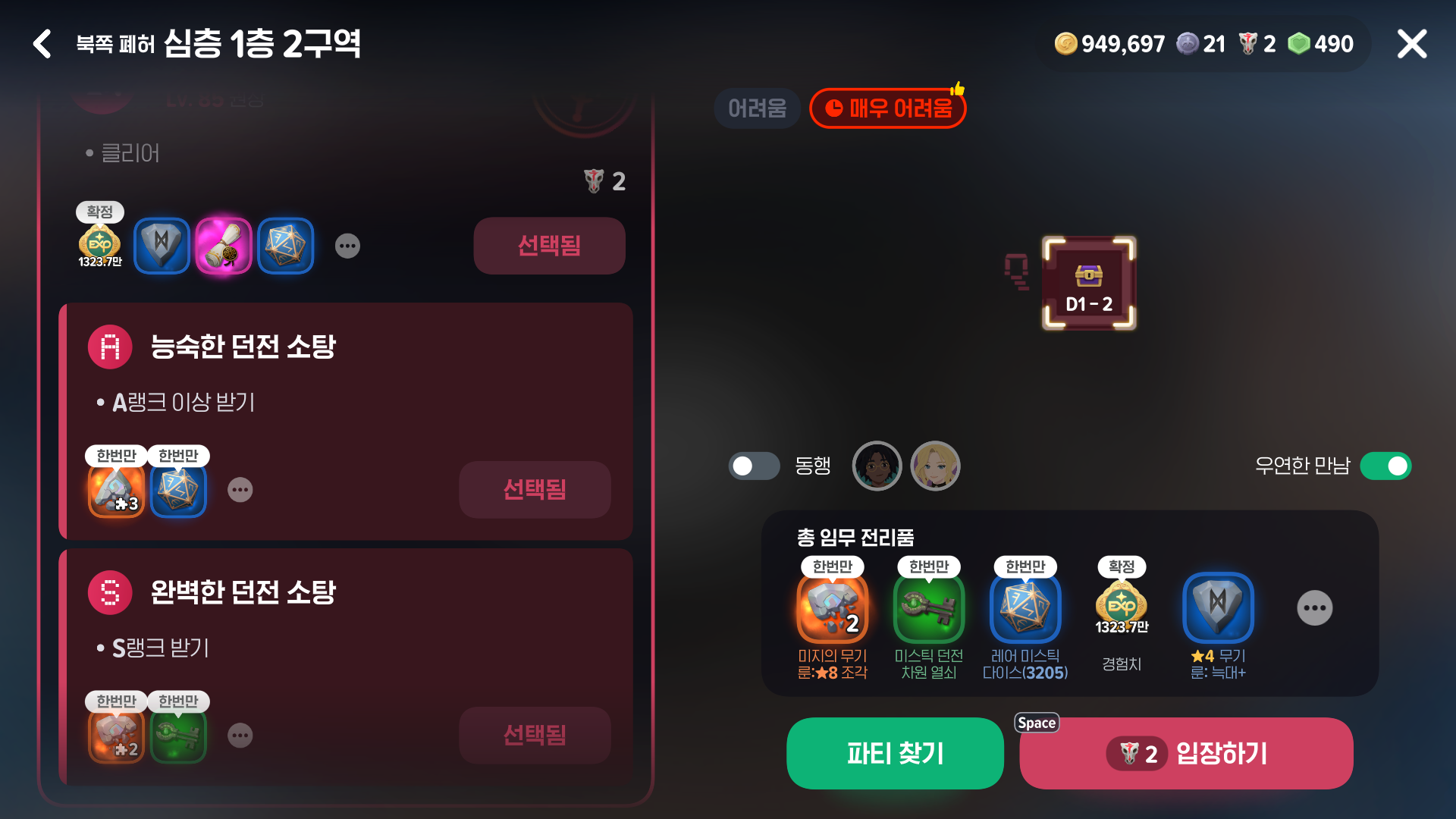The image size is (1456, 819).
Task: Expand hidden rewards via ellipsis in clear mission
Action: (347, 246)
